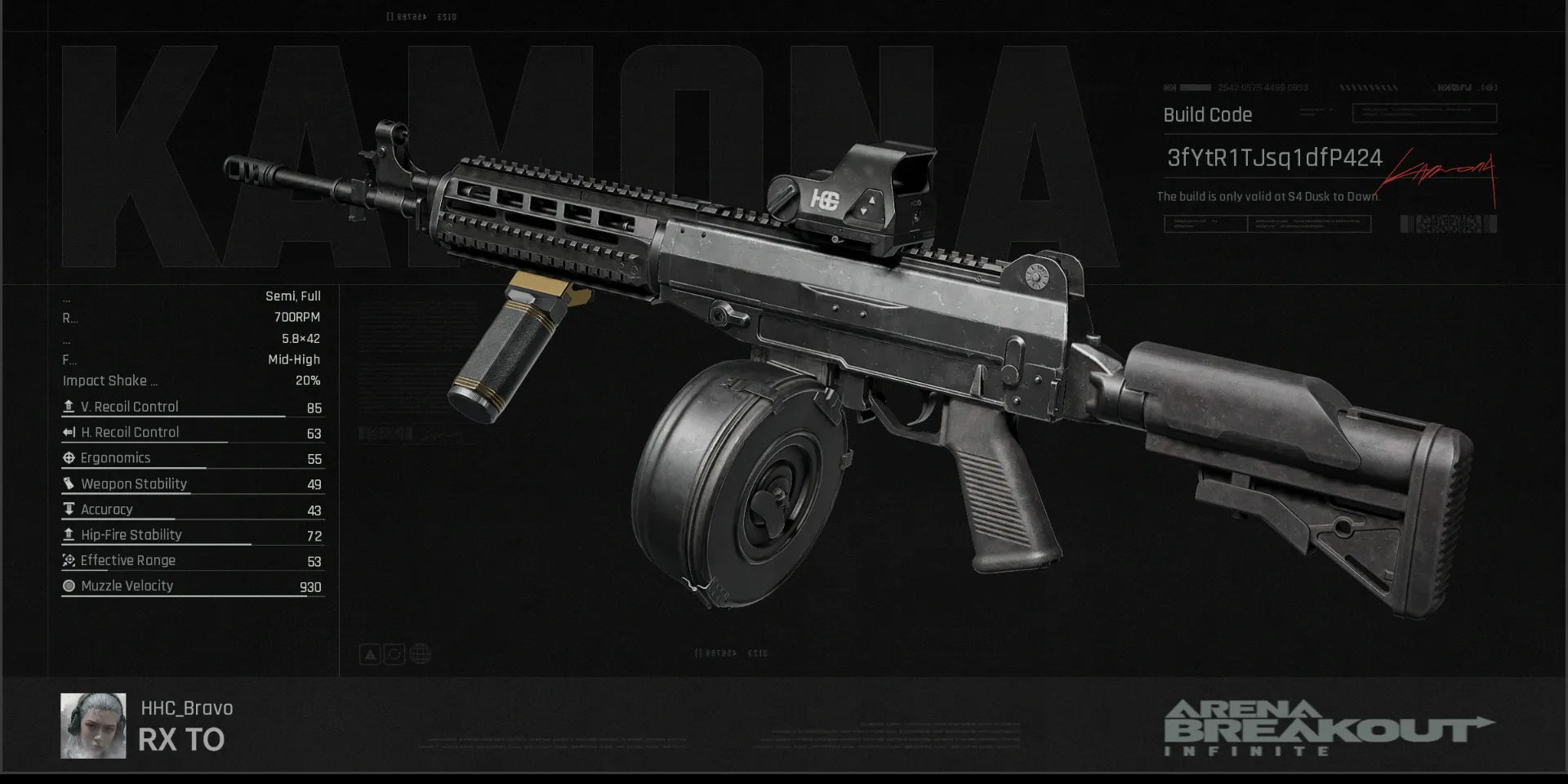This screenshot has width=1568, height=784.
Task: Select the build code 3fYtR1TJsq1dfP424
Action: click(1274, 158)
